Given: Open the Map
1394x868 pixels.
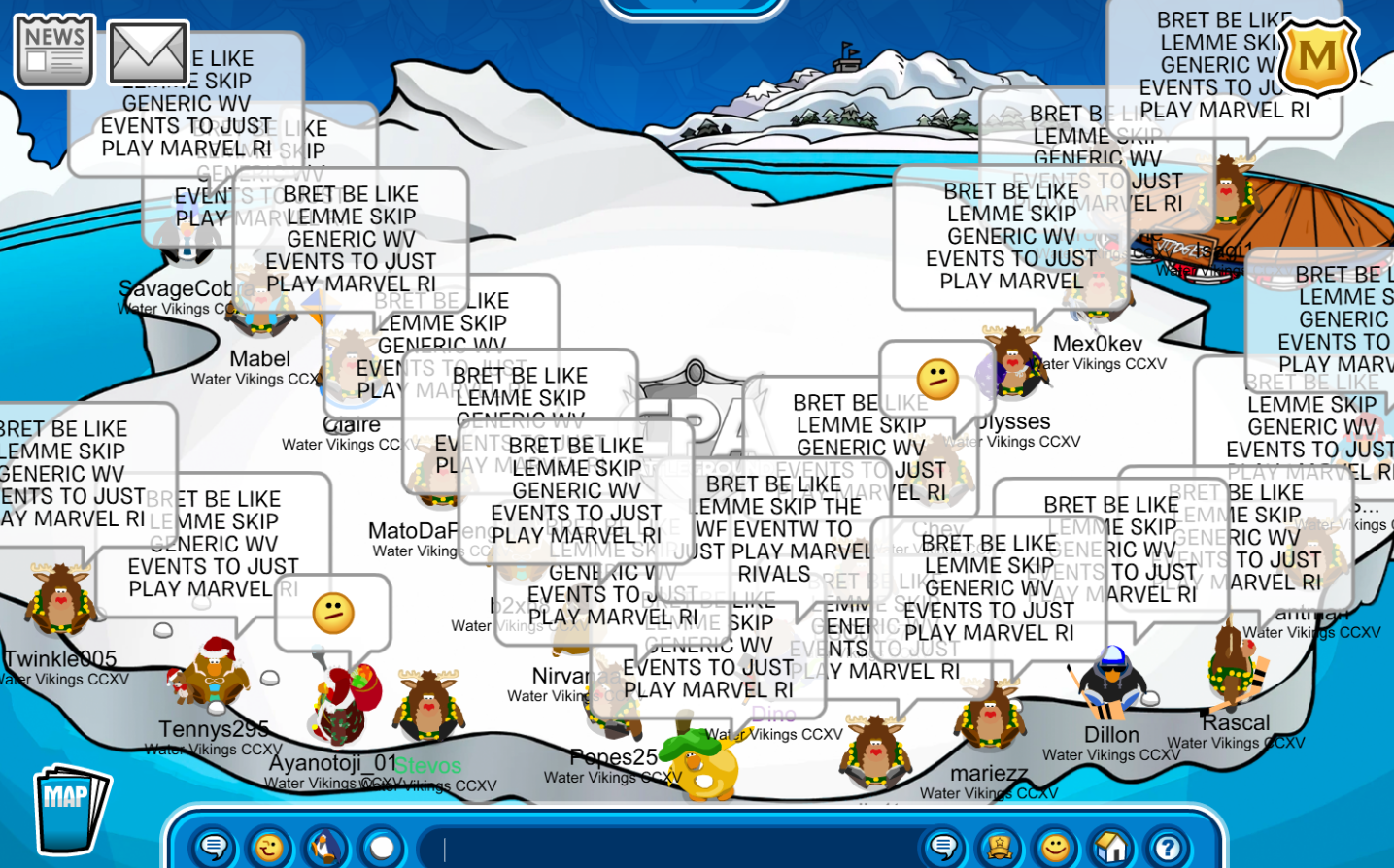Looking at the screenshot, I should click(70, 809).
